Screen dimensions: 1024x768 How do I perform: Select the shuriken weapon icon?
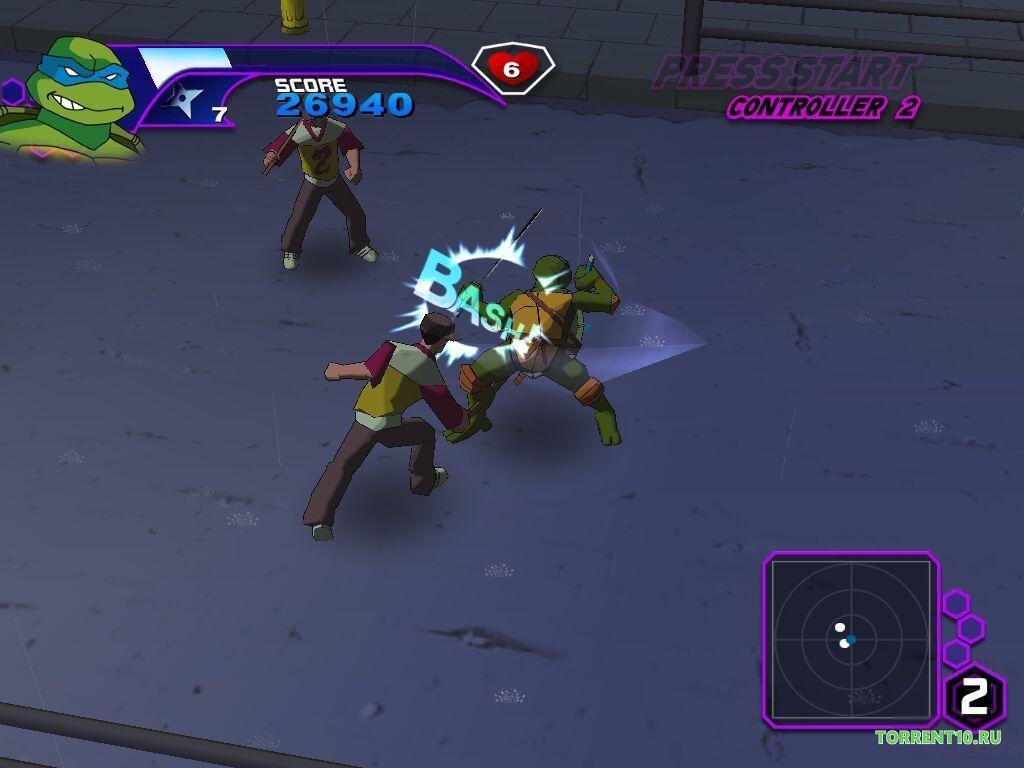[185, 100]
